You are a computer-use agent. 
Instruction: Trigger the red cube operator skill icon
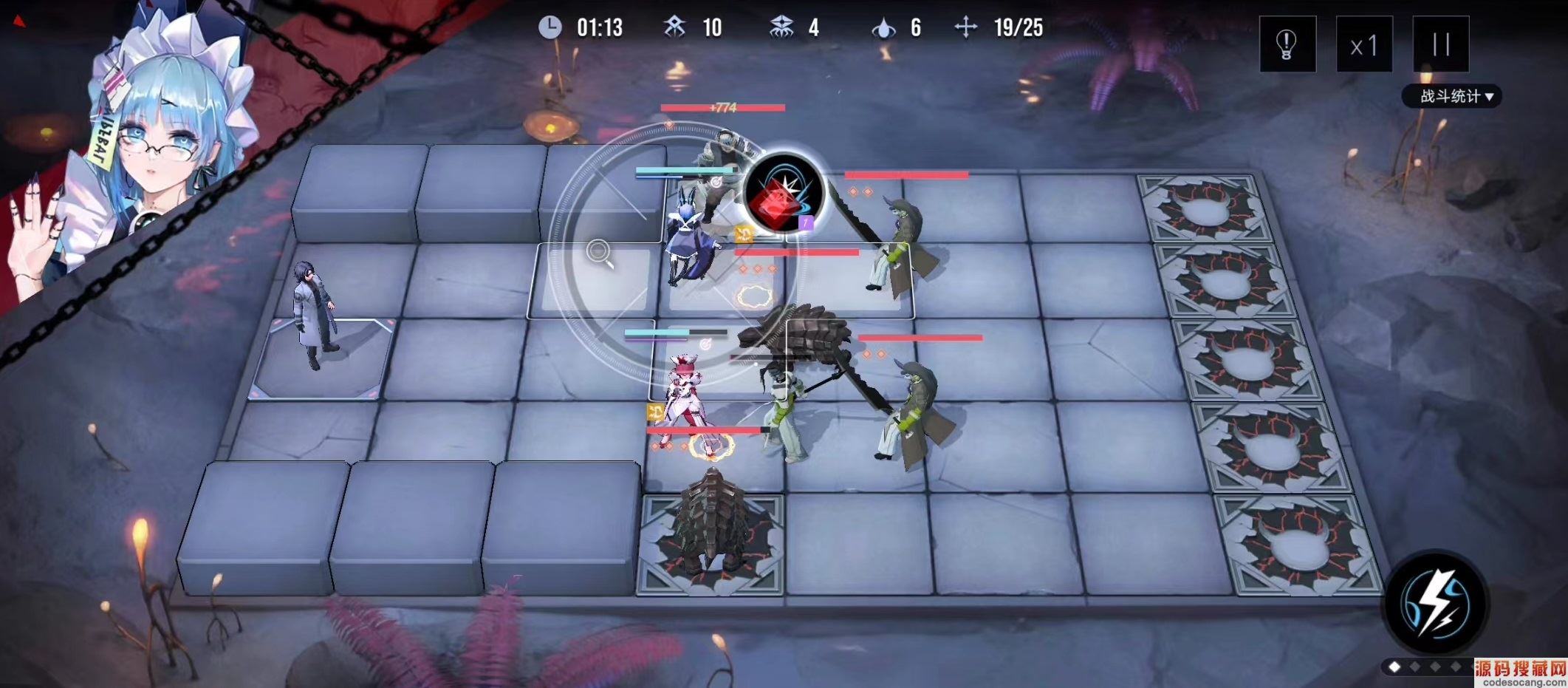782,194
